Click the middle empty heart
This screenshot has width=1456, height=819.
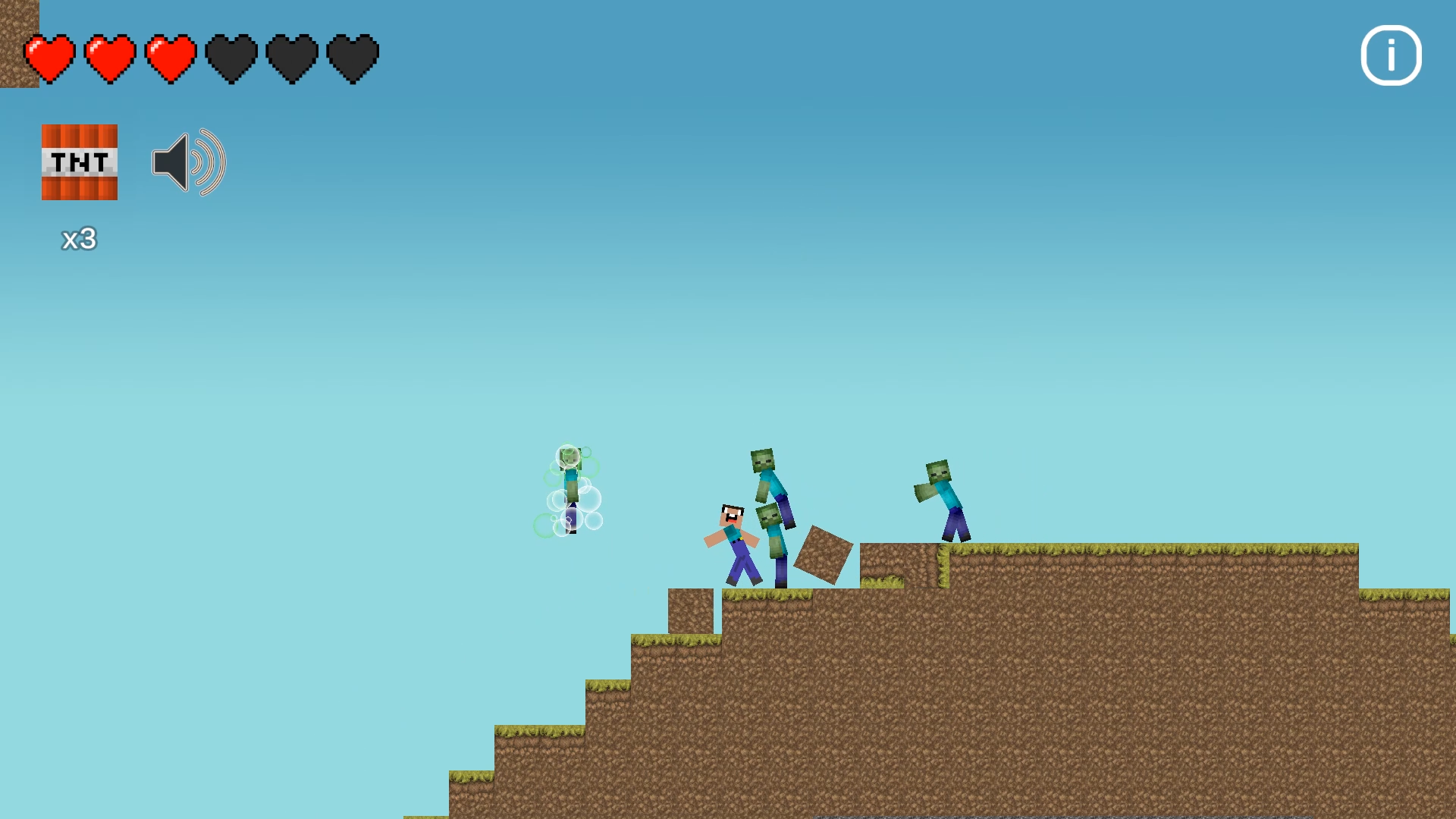click(291, 58)
